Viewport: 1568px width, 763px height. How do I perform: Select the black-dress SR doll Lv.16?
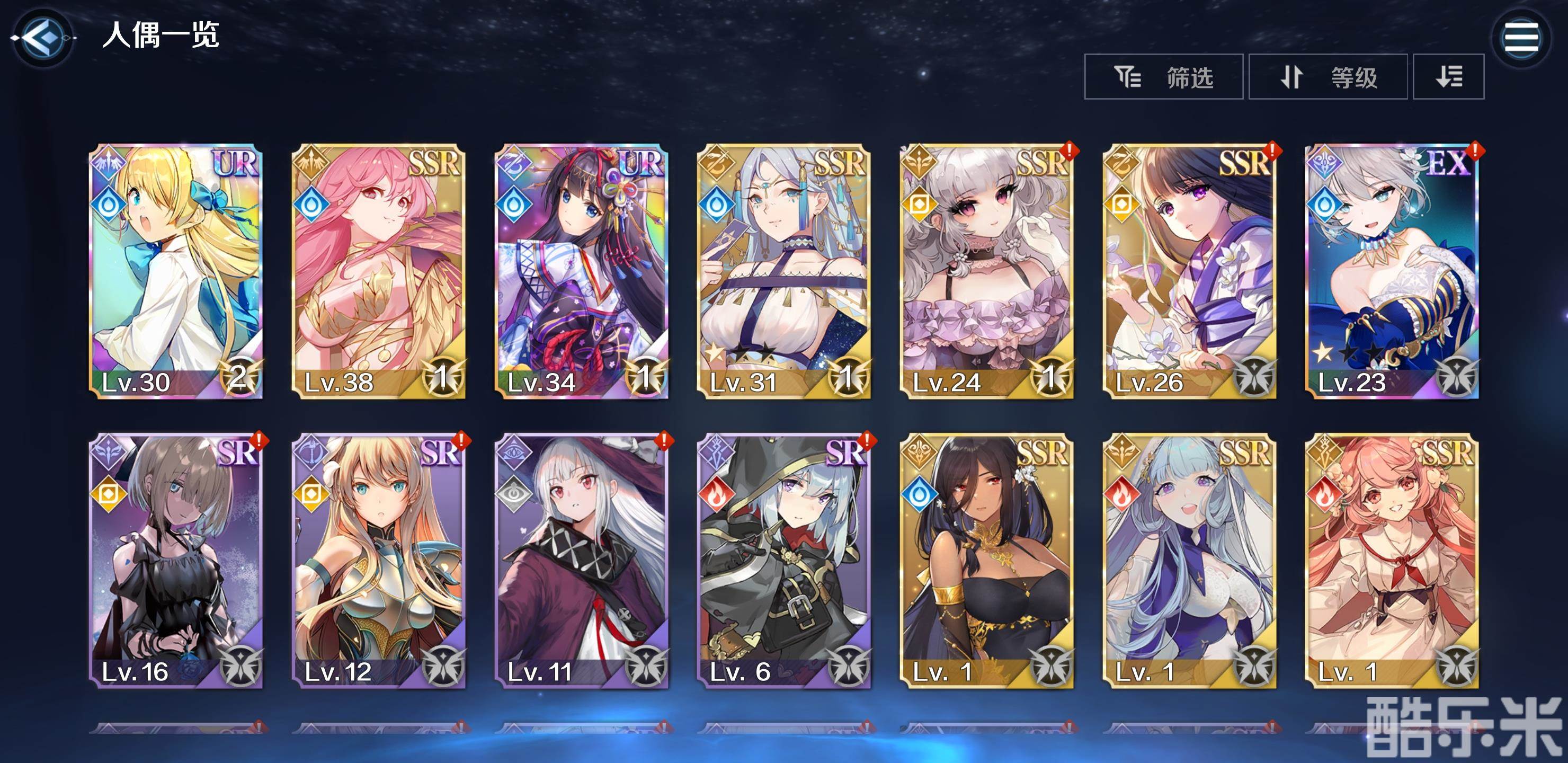click(x=176, y=560)
